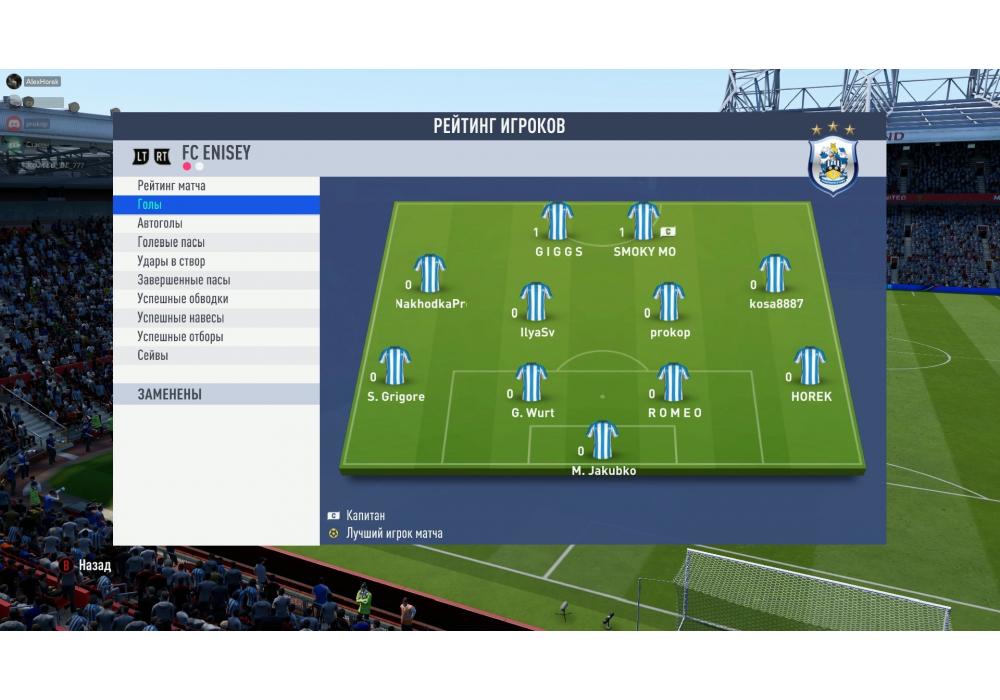Choose defender G. Wurt
This screenshot has height=700, width=1000.
531,383
